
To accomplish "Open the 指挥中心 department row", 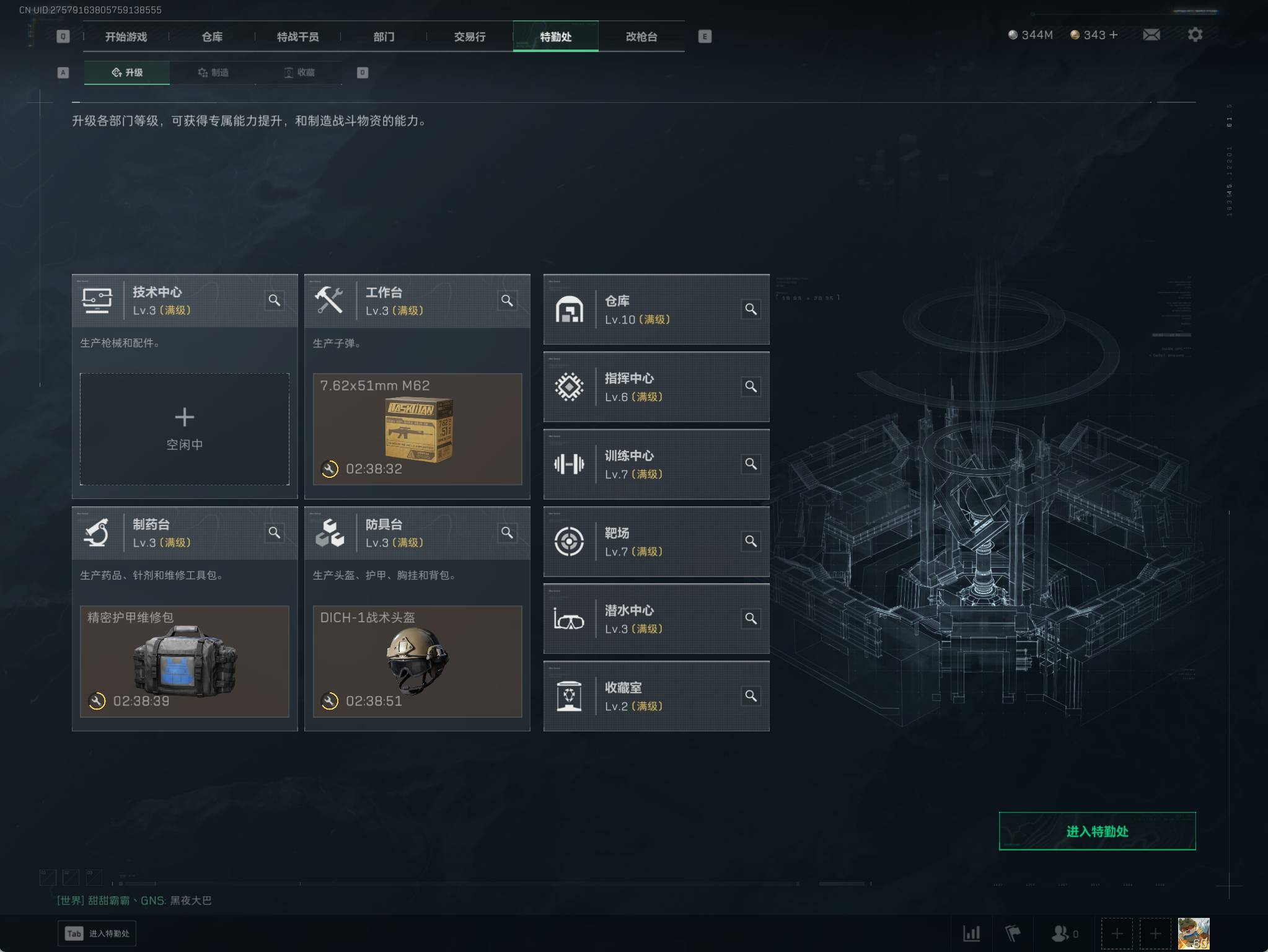I will click(656, 387).
